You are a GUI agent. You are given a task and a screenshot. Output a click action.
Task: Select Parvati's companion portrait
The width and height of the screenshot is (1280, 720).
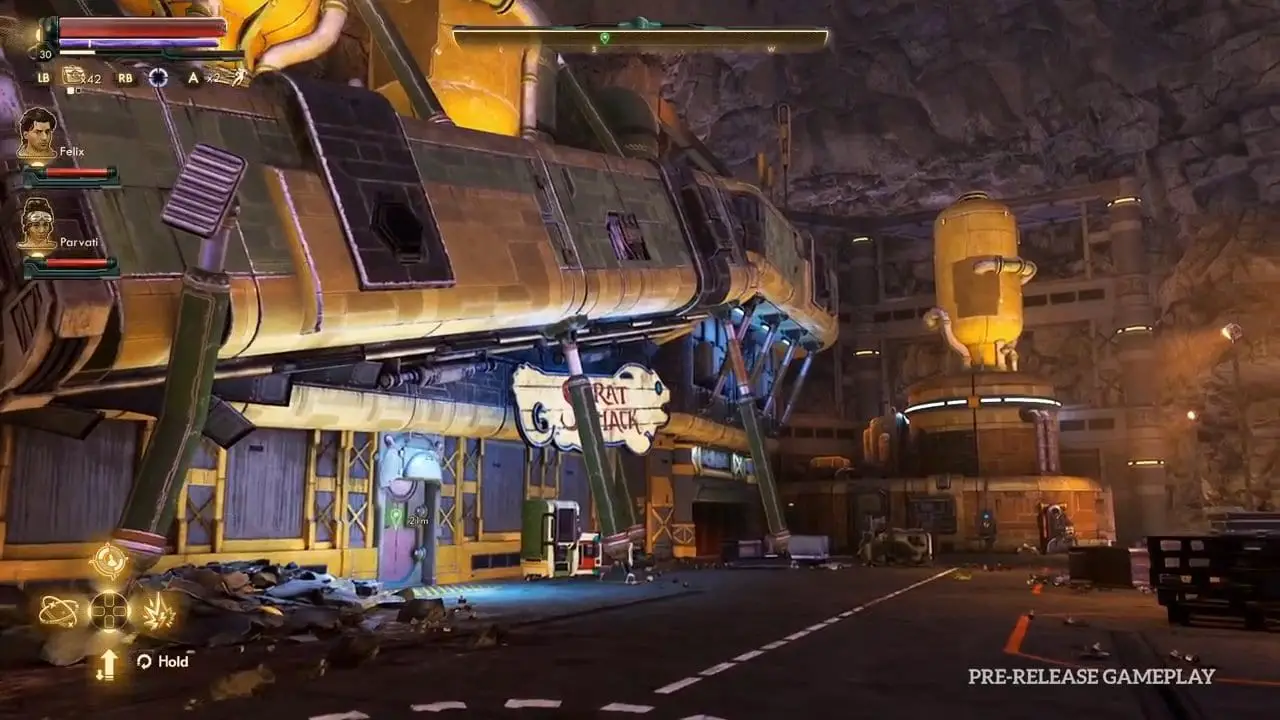(x=37, y=223)
